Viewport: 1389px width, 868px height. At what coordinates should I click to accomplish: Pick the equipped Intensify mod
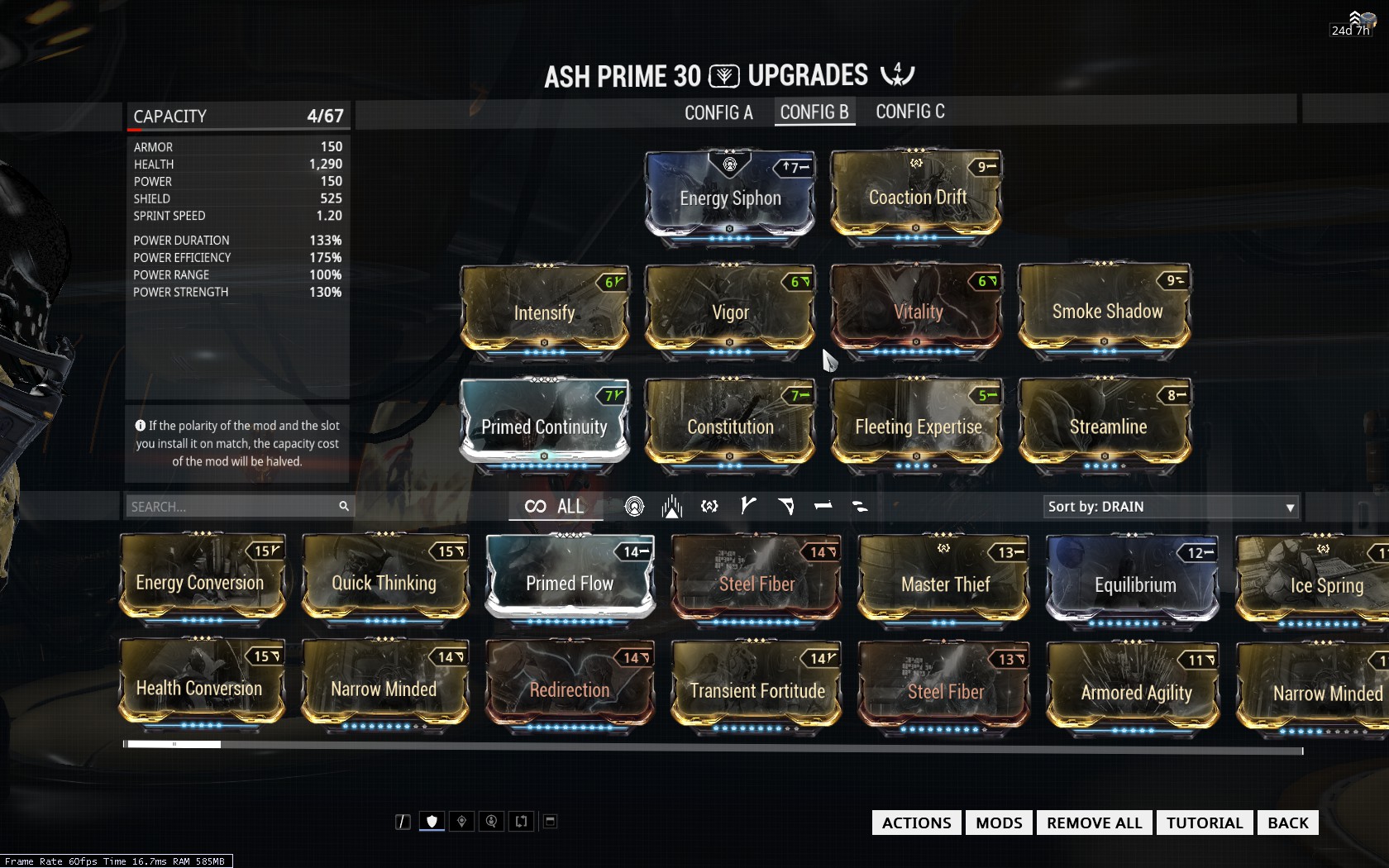point(544,310)
